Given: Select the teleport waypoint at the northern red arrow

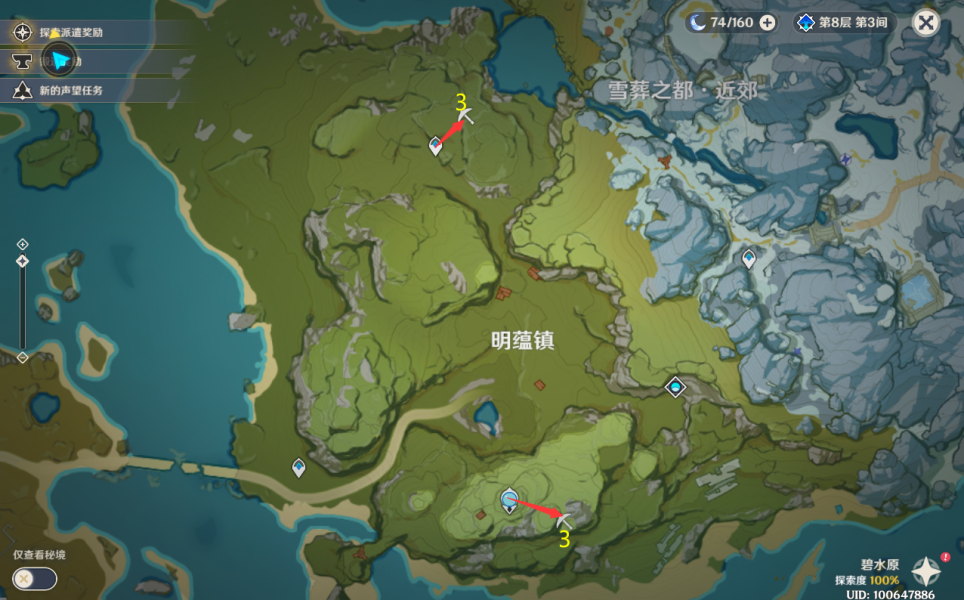Looking at the screenshot, I should tap(435, 146).
